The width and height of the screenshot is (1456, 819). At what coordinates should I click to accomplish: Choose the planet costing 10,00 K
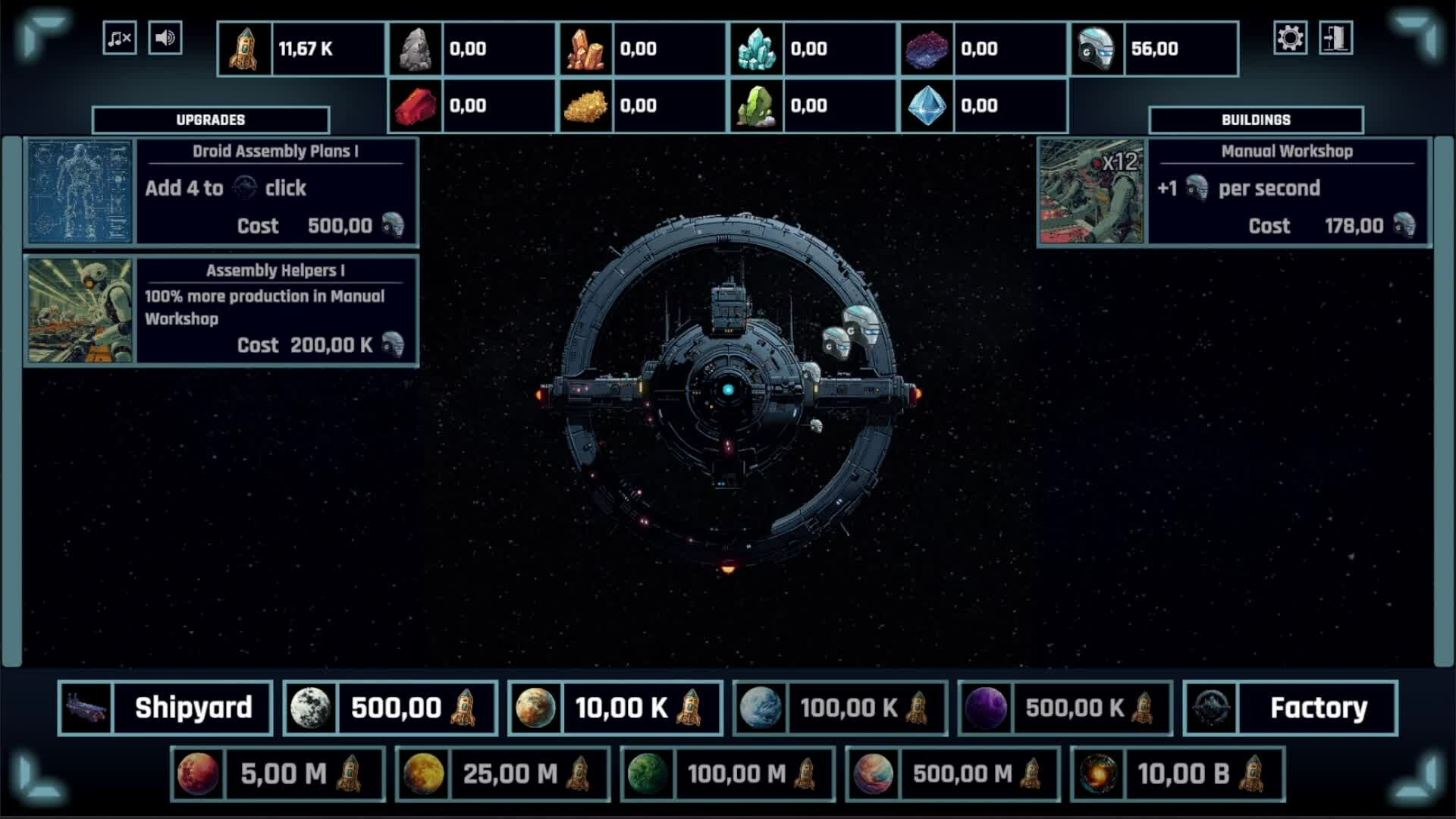[615, 708]
